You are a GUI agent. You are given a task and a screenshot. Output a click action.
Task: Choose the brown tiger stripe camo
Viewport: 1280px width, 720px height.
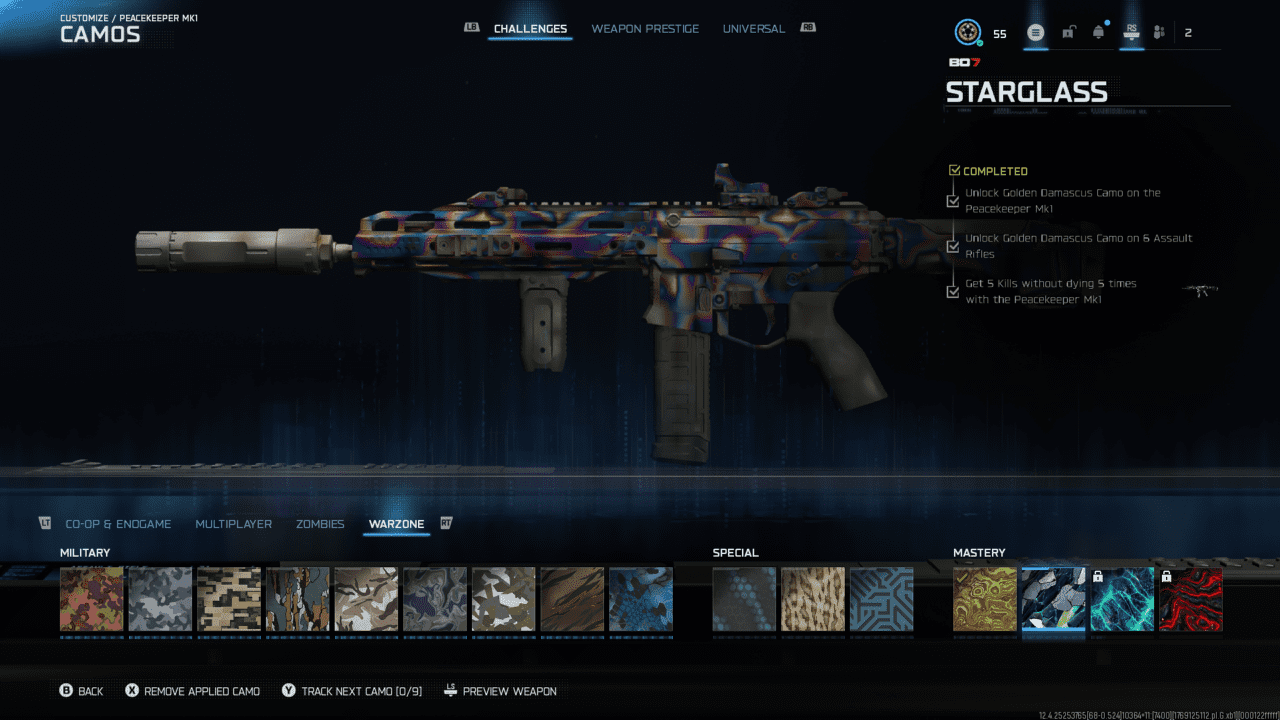[572, 599]
